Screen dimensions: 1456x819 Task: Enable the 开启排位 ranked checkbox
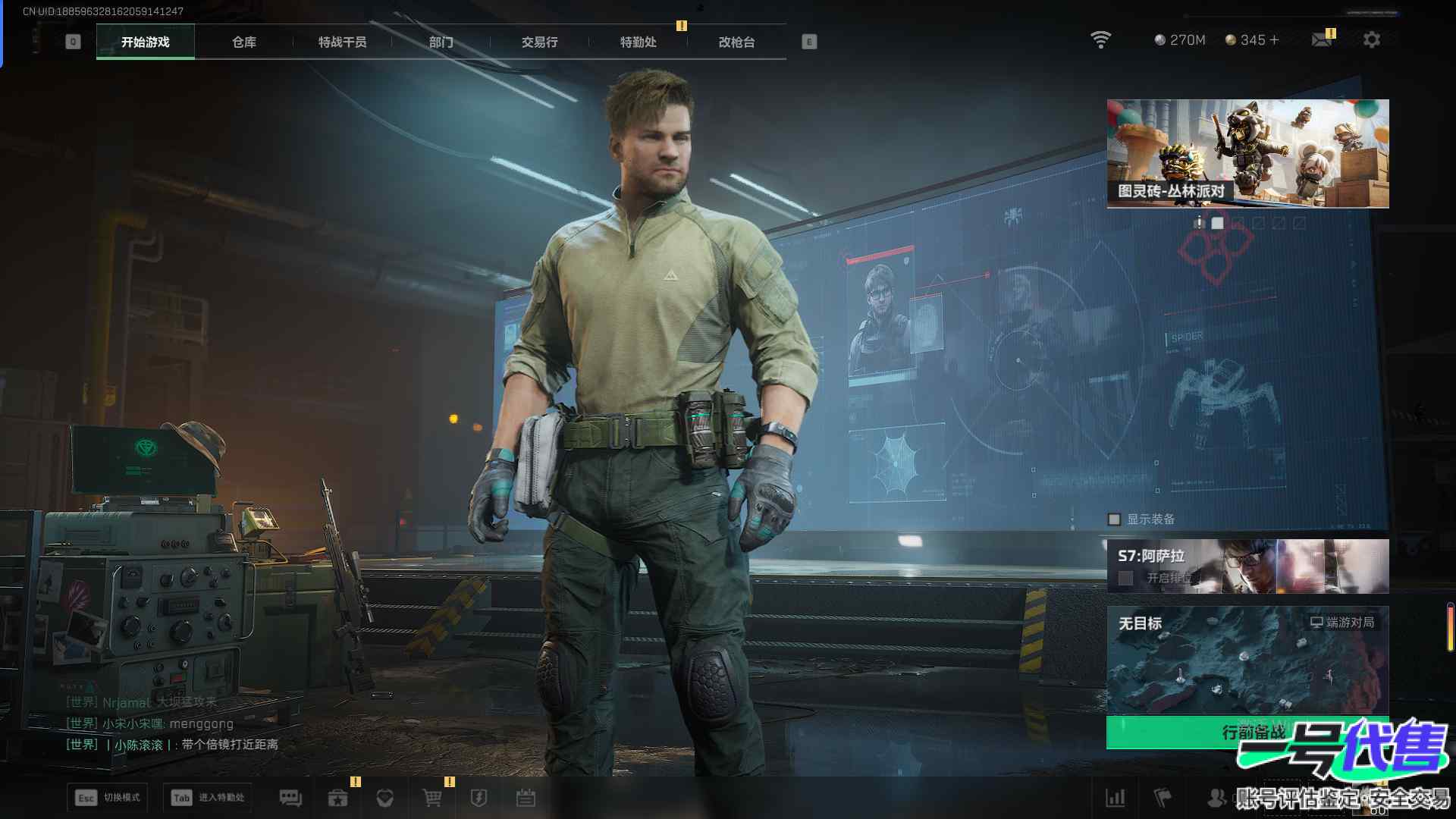[x=1126, y=579]
